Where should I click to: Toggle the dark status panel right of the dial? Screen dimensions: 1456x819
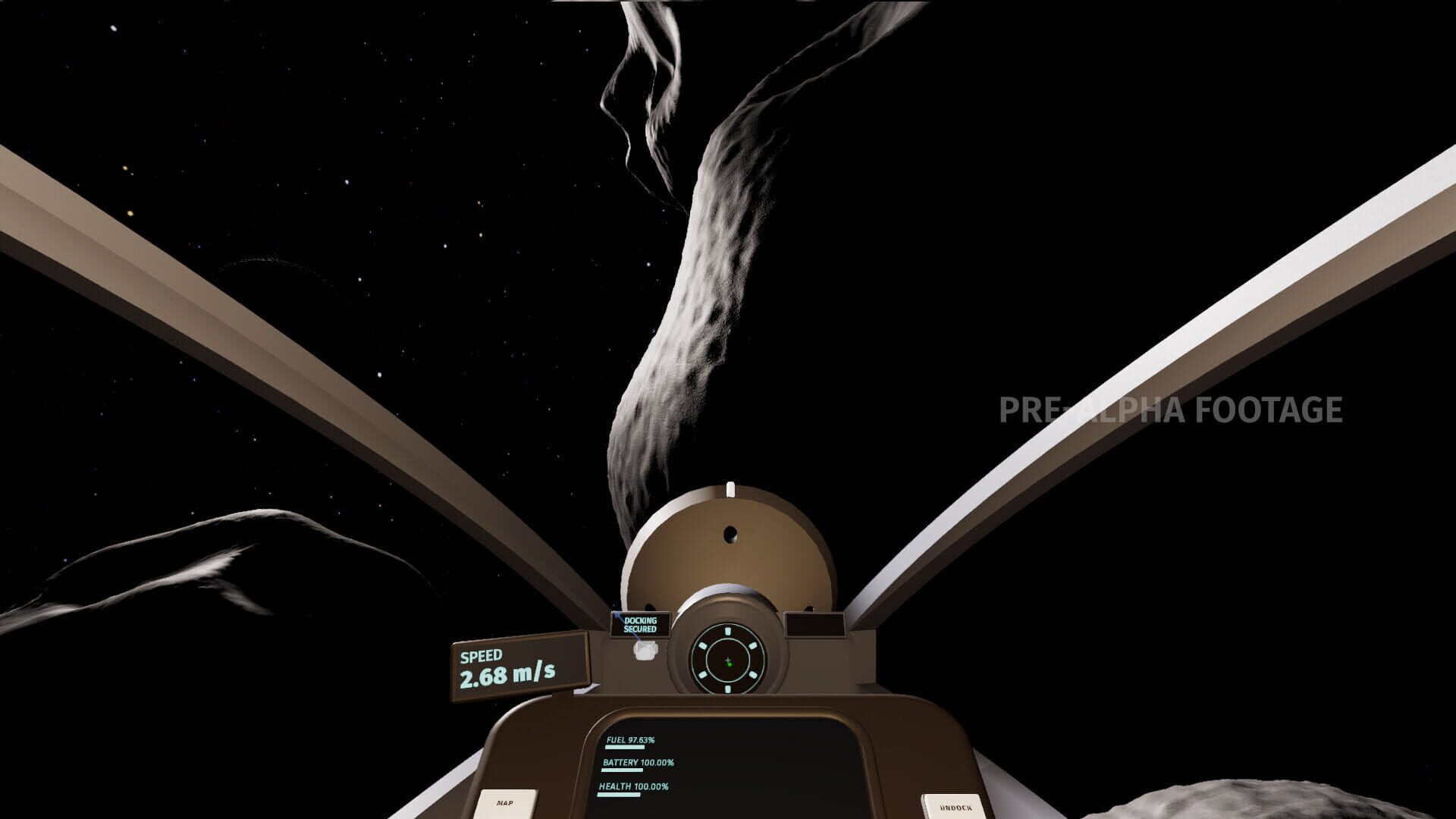(x=814, y=625)
